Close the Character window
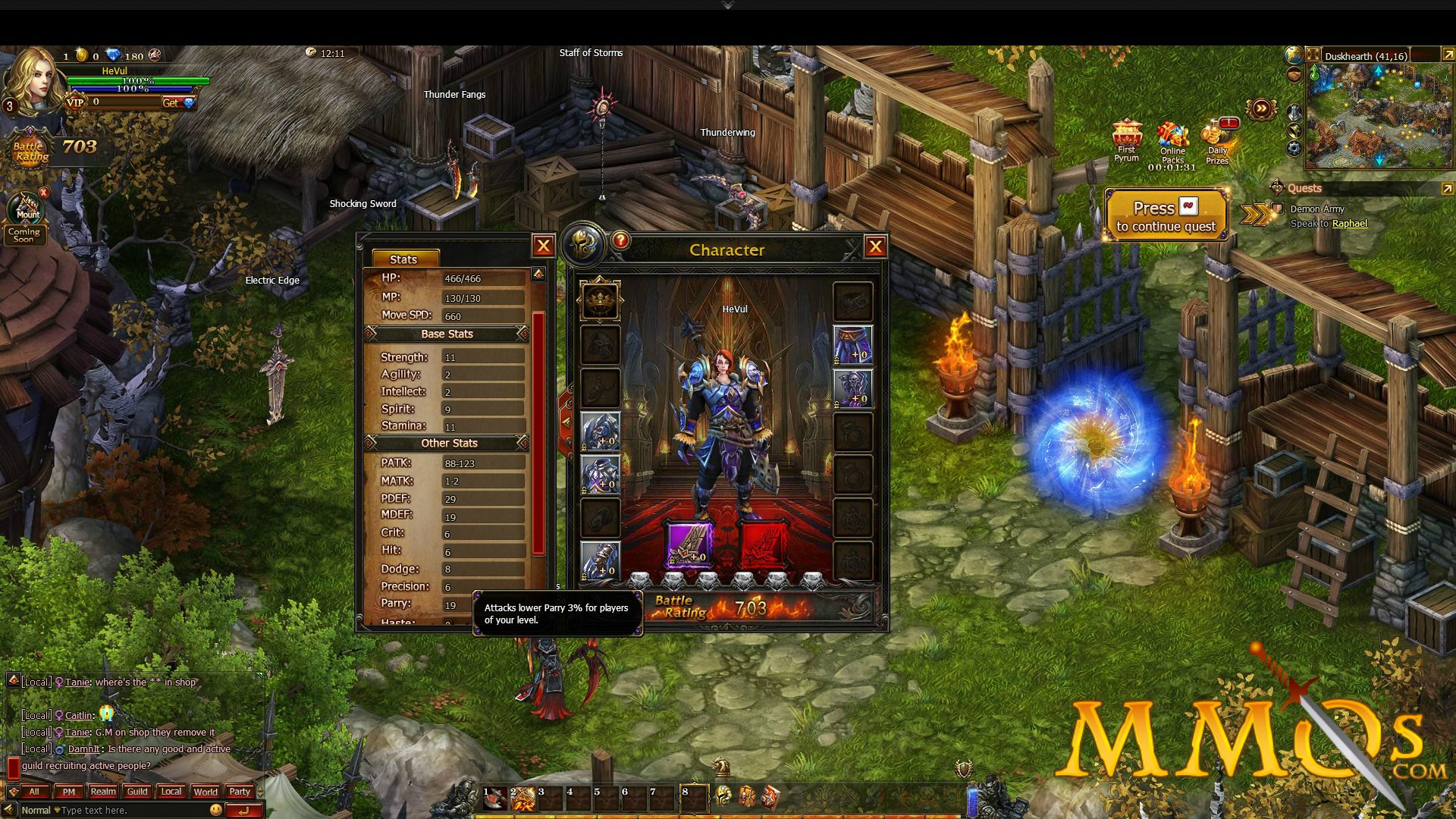 click(875, 246)
